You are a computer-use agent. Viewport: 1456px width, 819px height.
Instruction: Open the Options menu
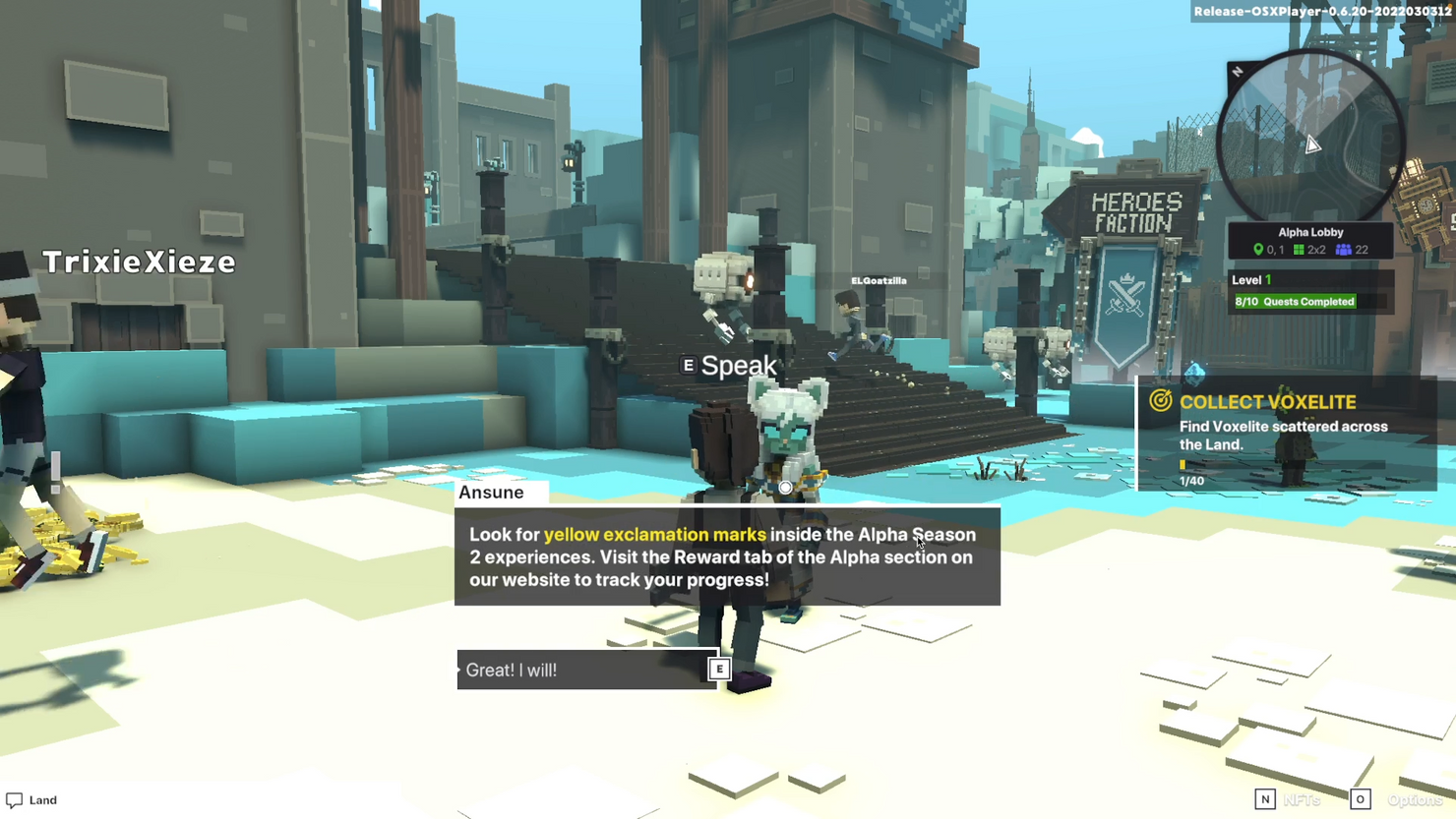(1415, 799)
